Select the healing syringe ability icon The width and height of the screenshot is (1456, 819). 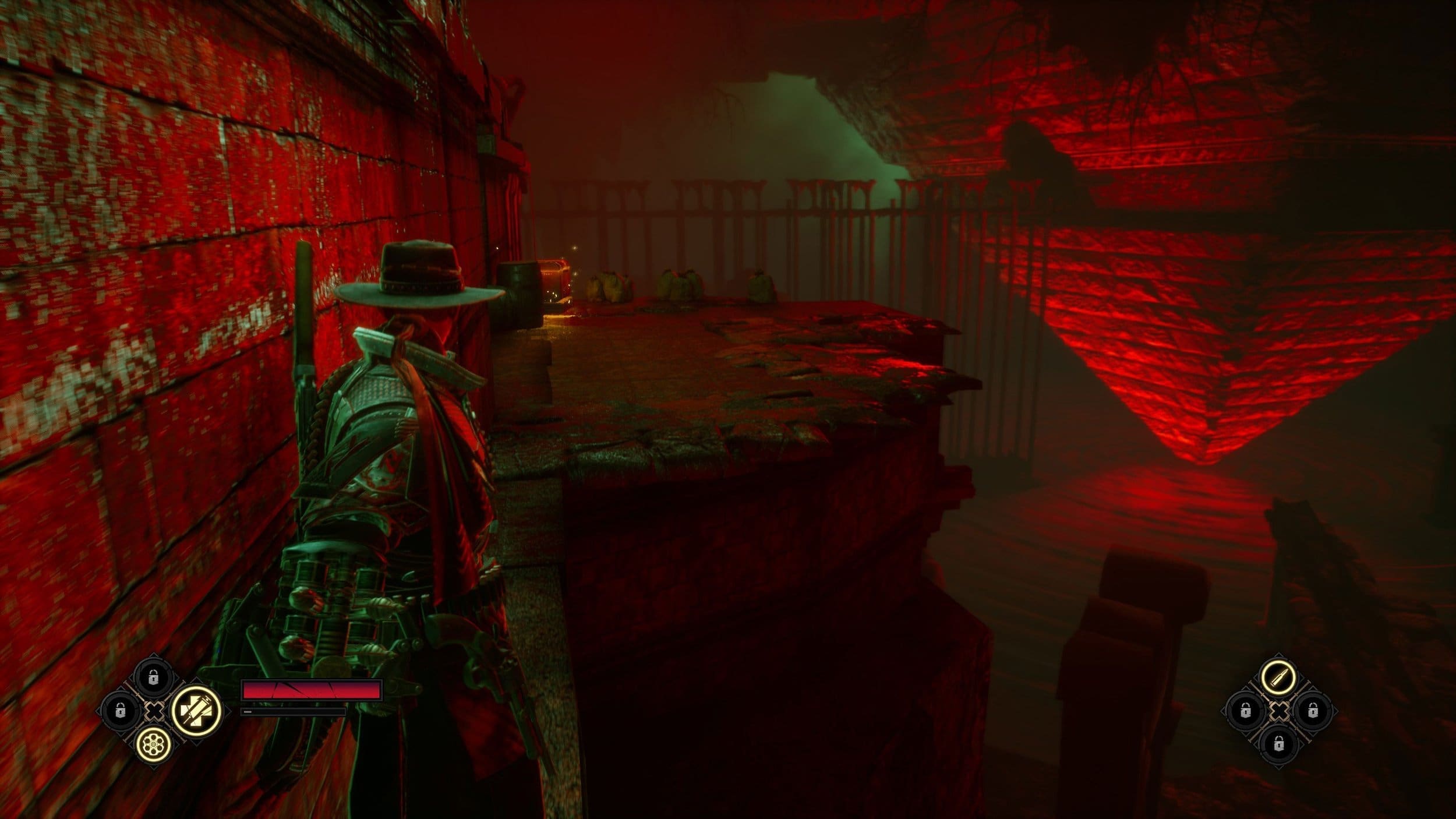pos(197,712)
